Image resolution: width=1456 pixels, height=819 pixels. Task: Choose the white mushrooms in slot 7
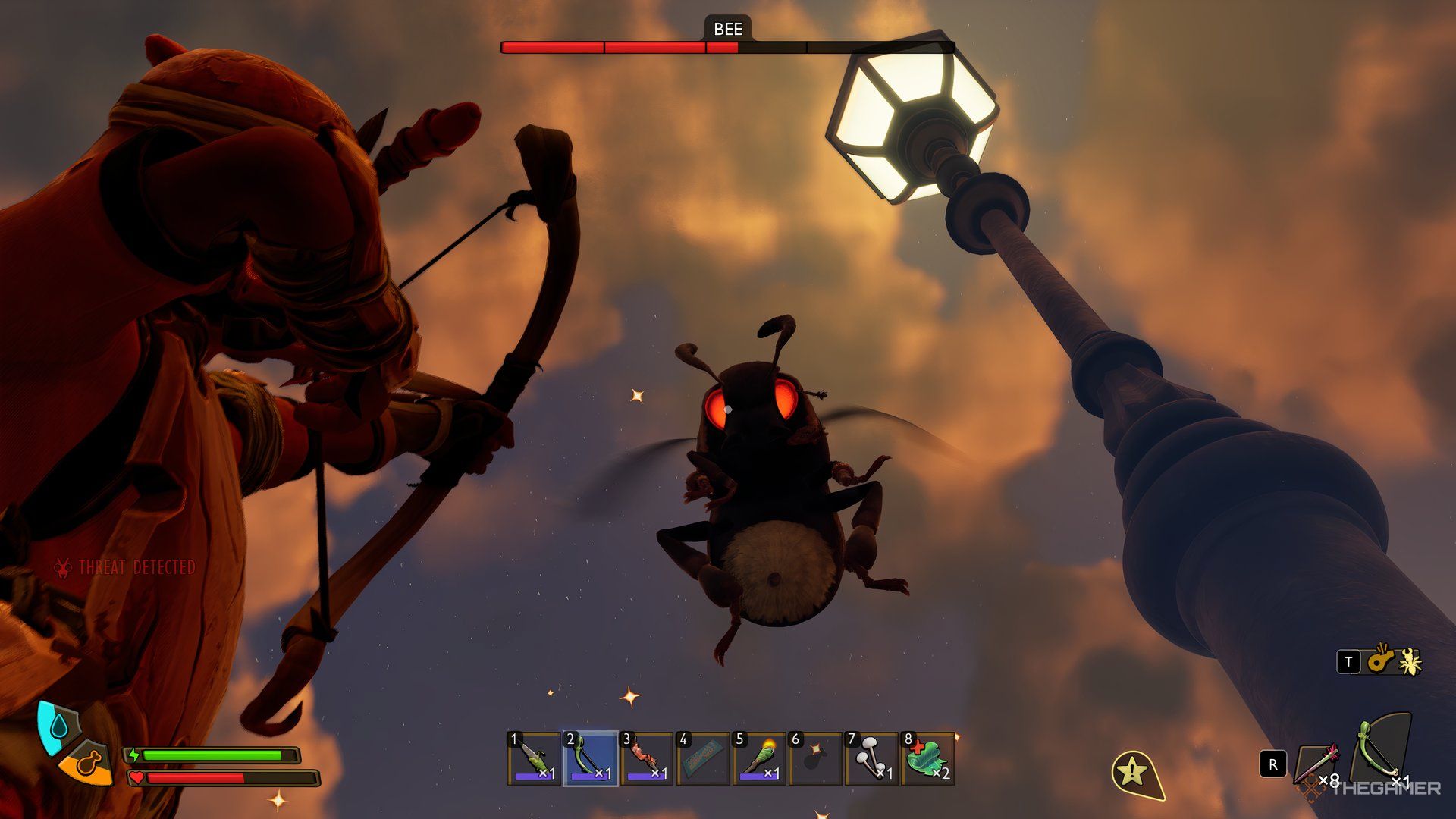[871, 758]
